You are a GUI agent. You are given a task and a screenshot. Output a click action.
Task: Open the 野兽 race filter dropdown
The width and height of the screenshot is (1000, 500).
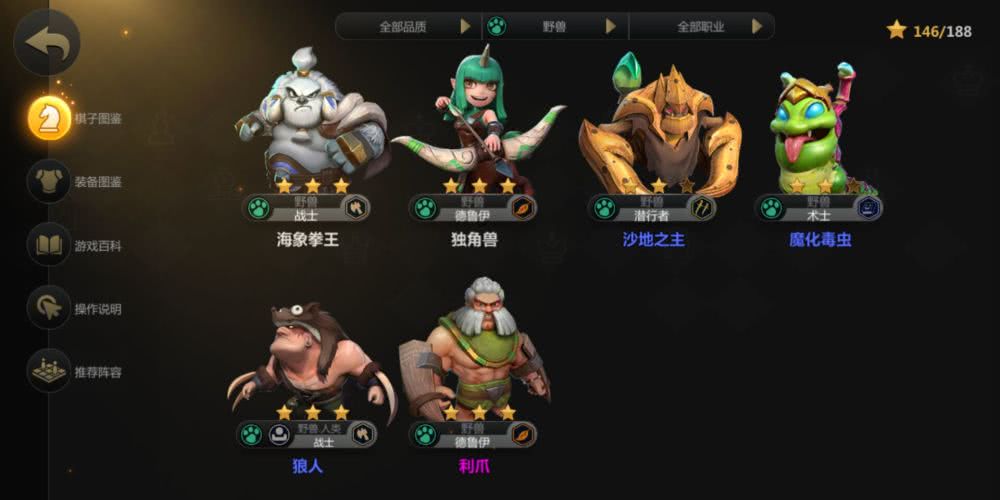click(555, 26)
